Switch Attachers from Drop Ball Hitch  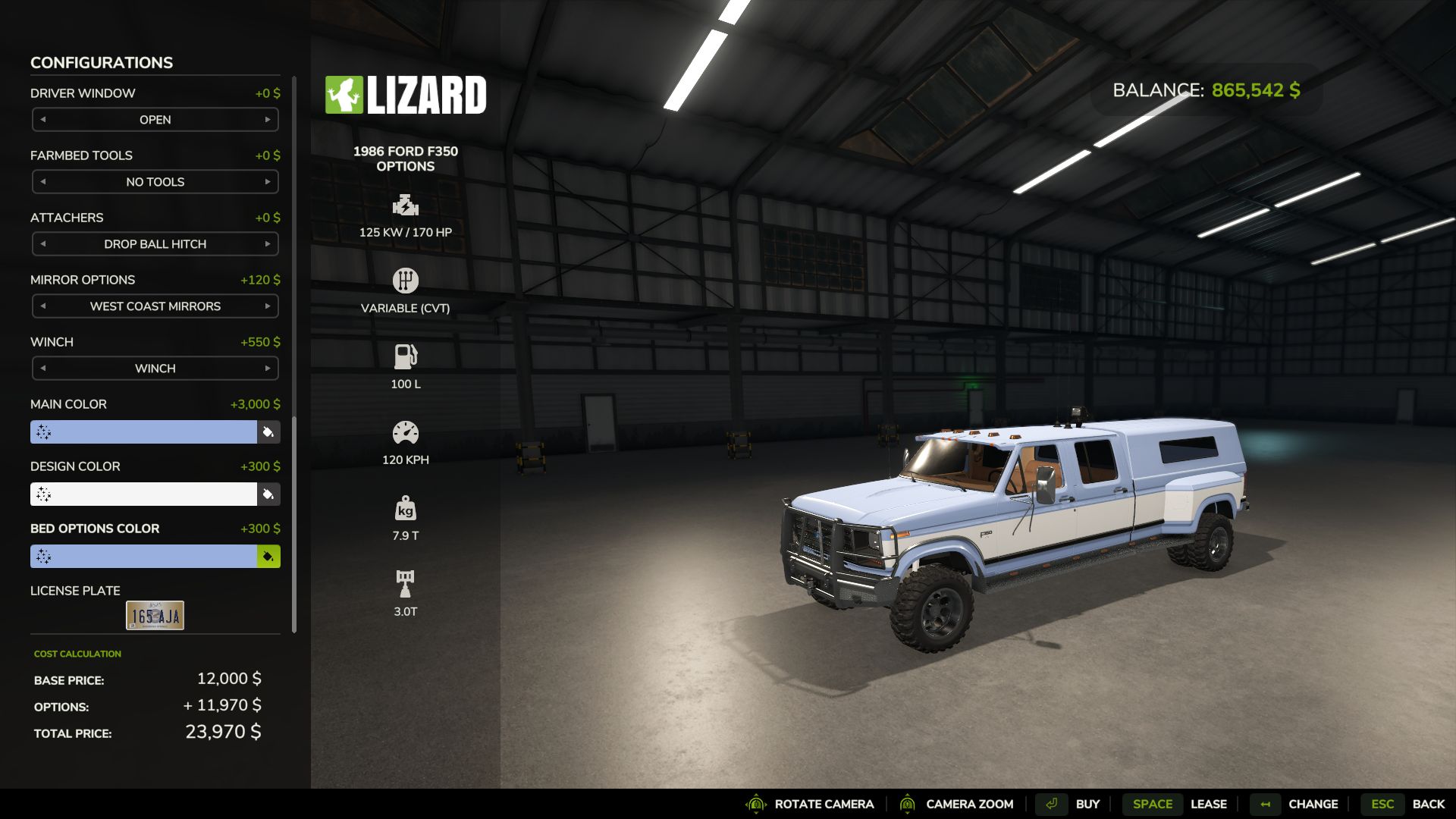click(x=268, y=243)
